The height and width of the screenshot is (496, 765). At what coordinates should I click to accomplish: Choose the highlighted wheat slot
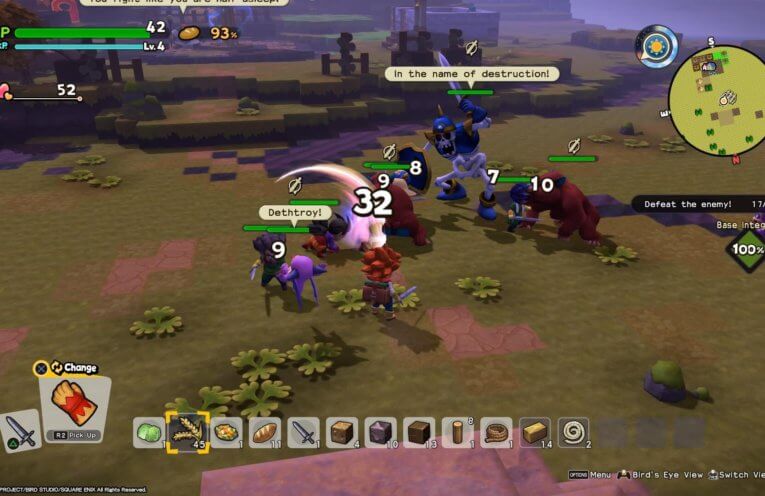coord(187,433)
